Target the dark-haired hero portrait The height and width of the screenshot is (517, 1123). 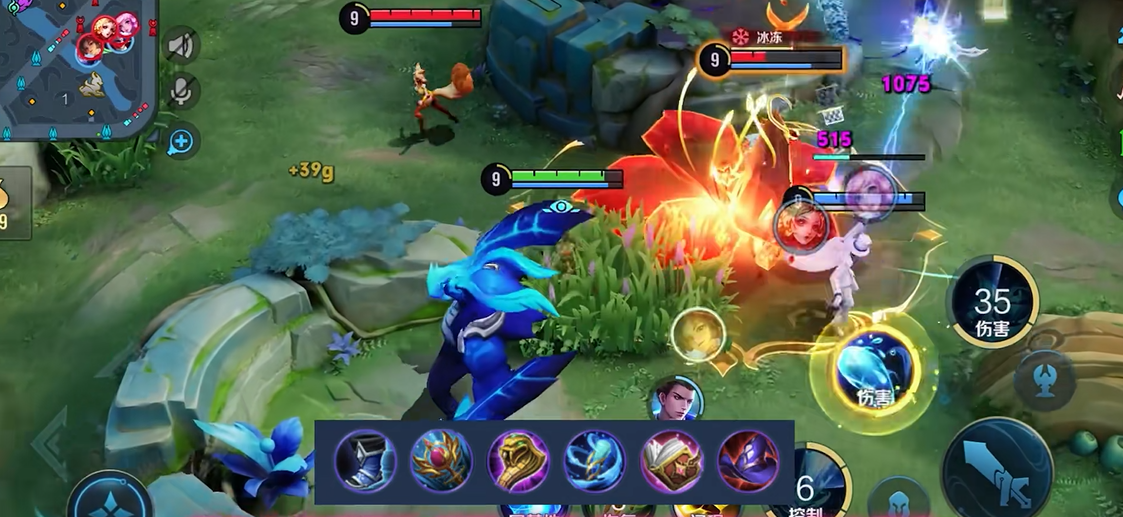coord(675,401)
